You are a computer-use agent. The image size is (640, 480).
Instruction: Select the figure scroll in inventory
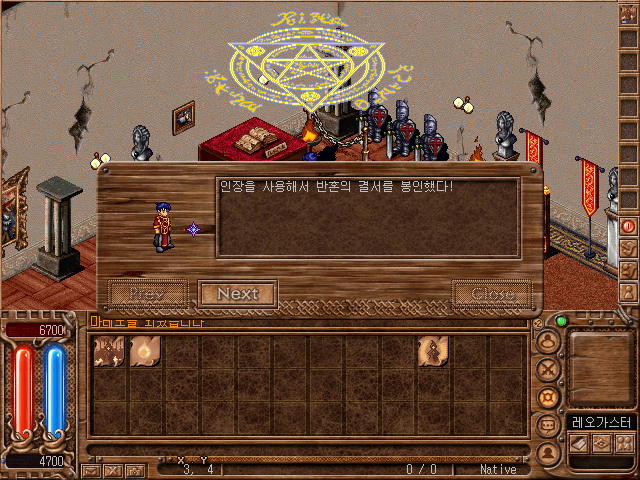(432, 351)
